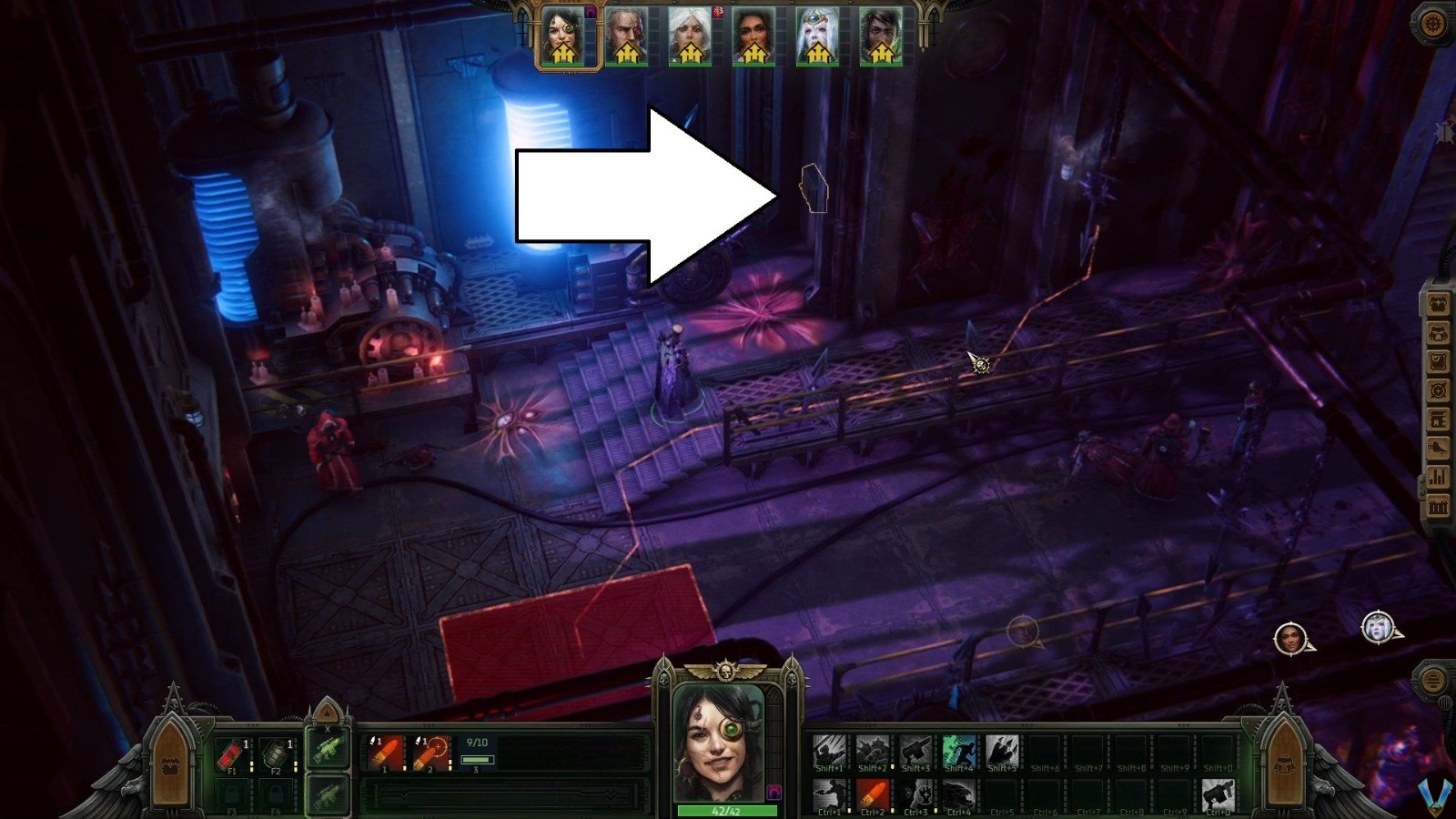Image resolution: width=1456 pixels, height=819 pixels.
Task: Select the helmet icon on the right sidebar
Action: point(1438,333)
